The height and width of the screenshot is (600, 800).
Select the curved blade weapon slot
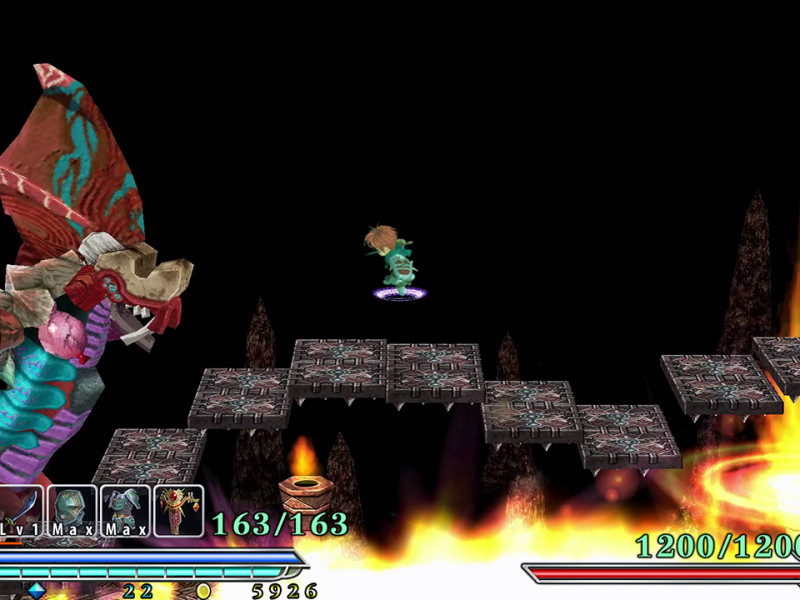click(22, 510)
